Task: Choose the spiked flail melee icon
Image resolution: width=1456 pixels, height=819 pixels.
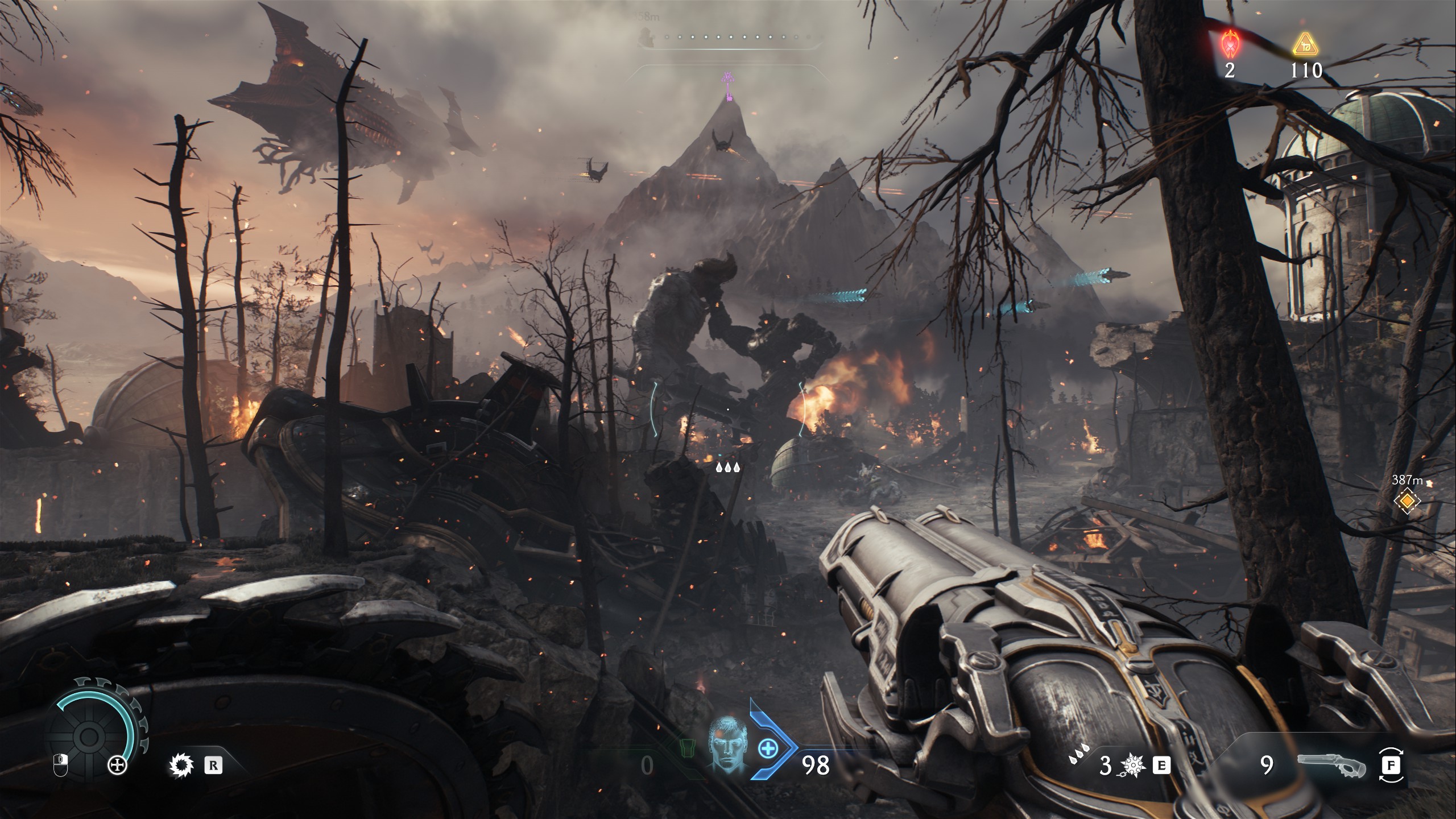Action: pos(1131,766)
